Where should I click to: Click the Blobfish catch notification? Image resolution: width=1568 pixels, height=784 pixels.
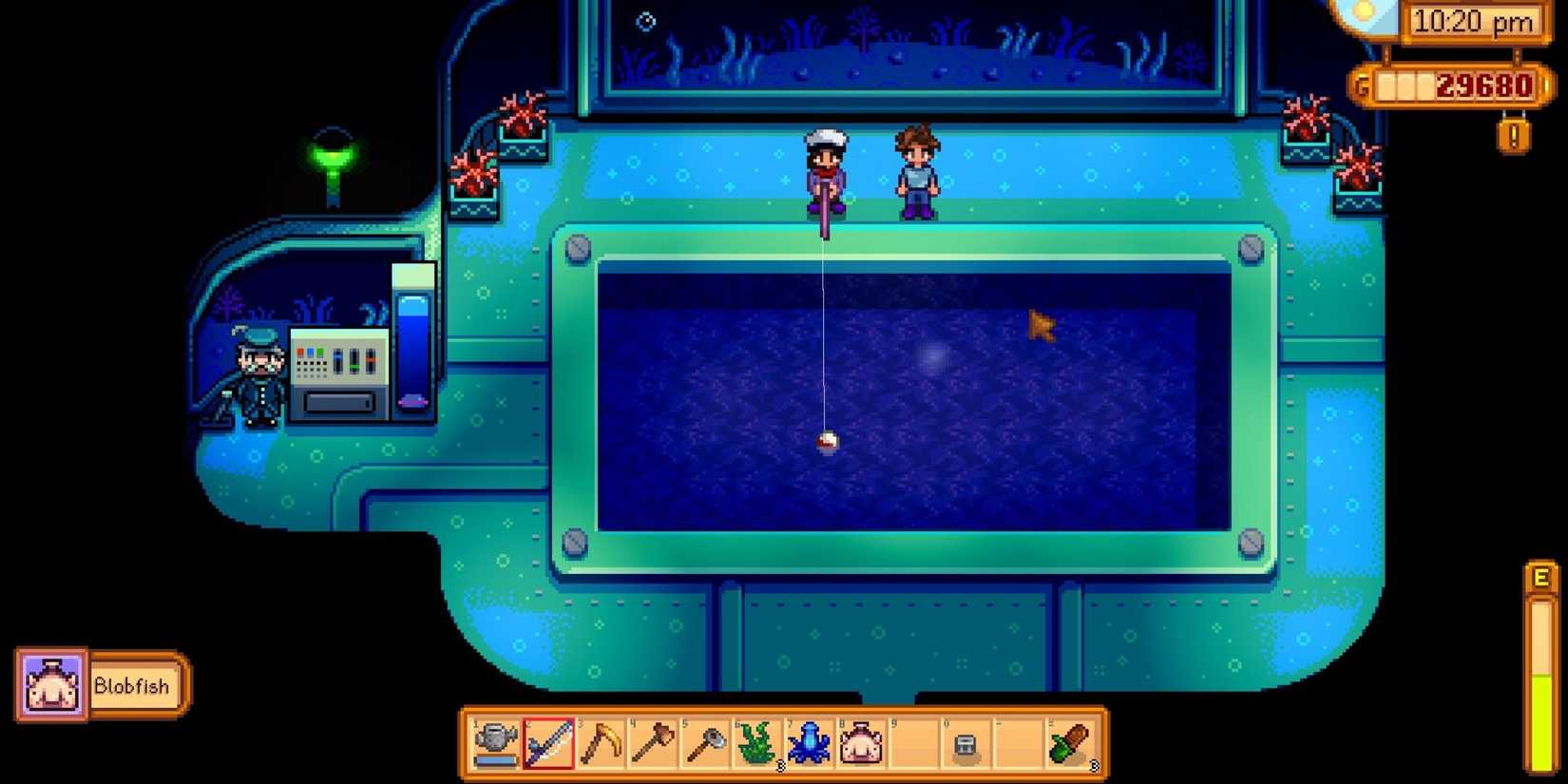(x=98, y=684)
